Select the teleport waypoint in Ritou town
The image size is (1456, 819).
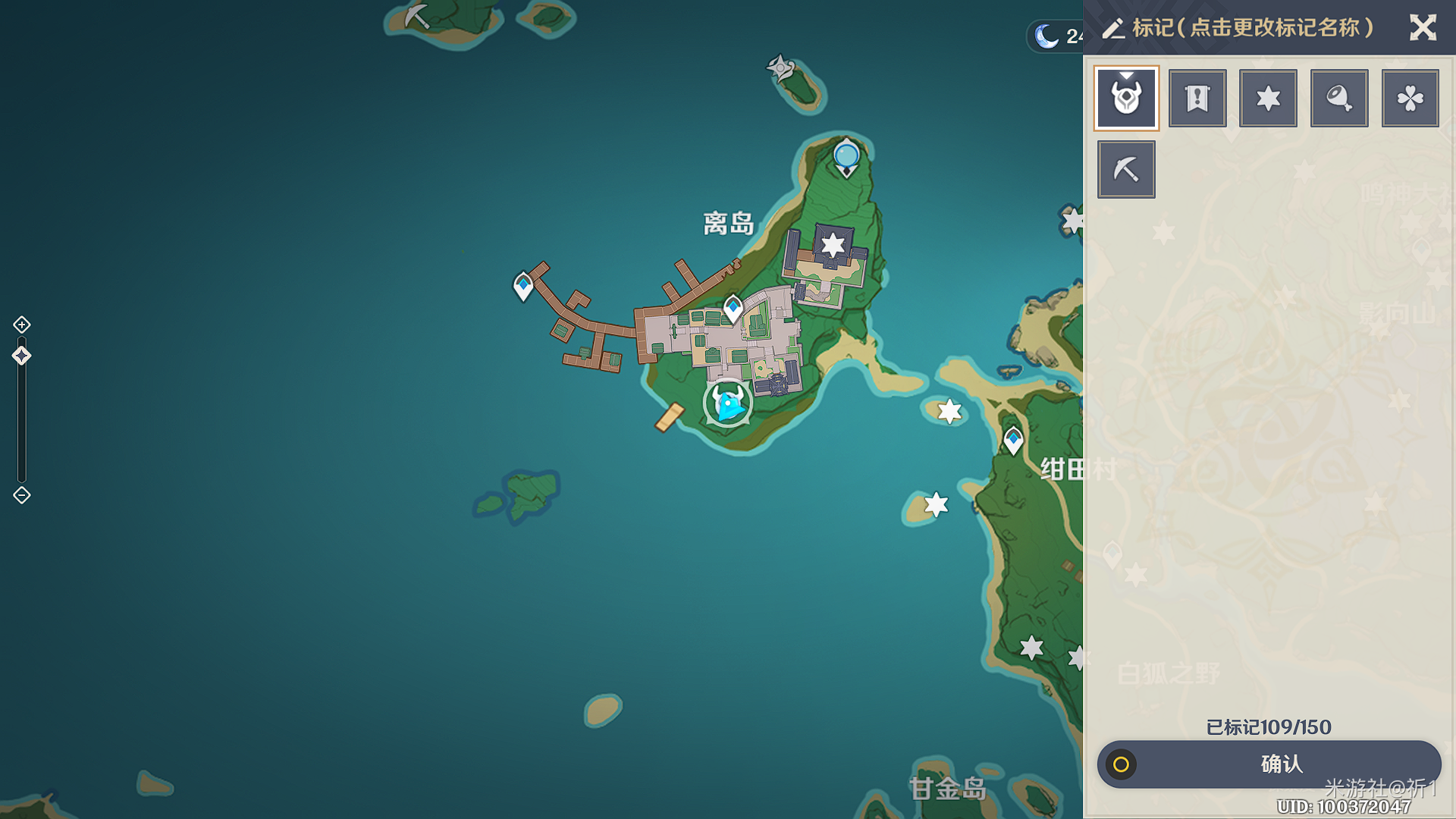pos(733,308)
